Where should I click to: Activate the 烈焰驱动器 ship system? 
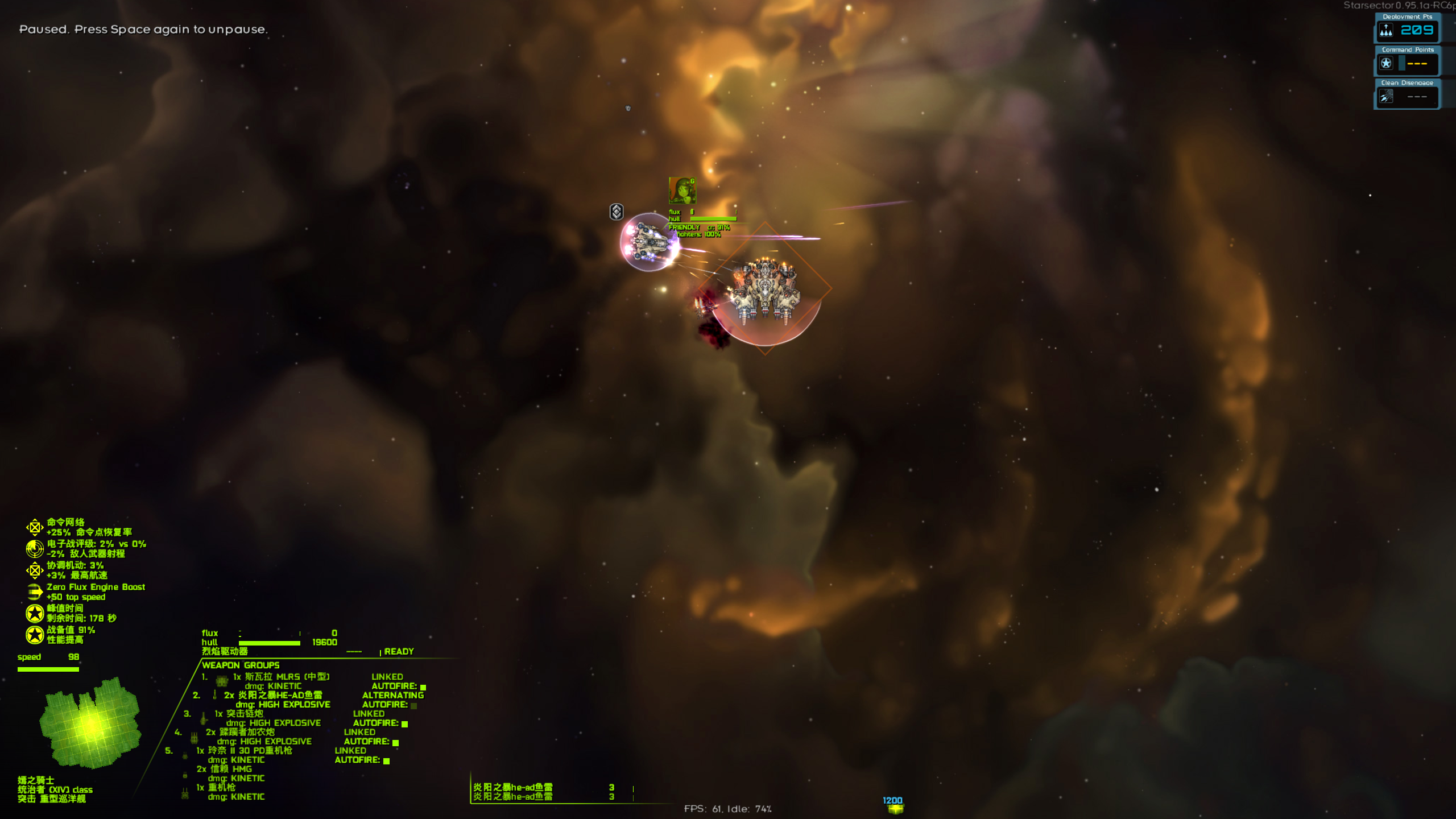pos(225,651)
